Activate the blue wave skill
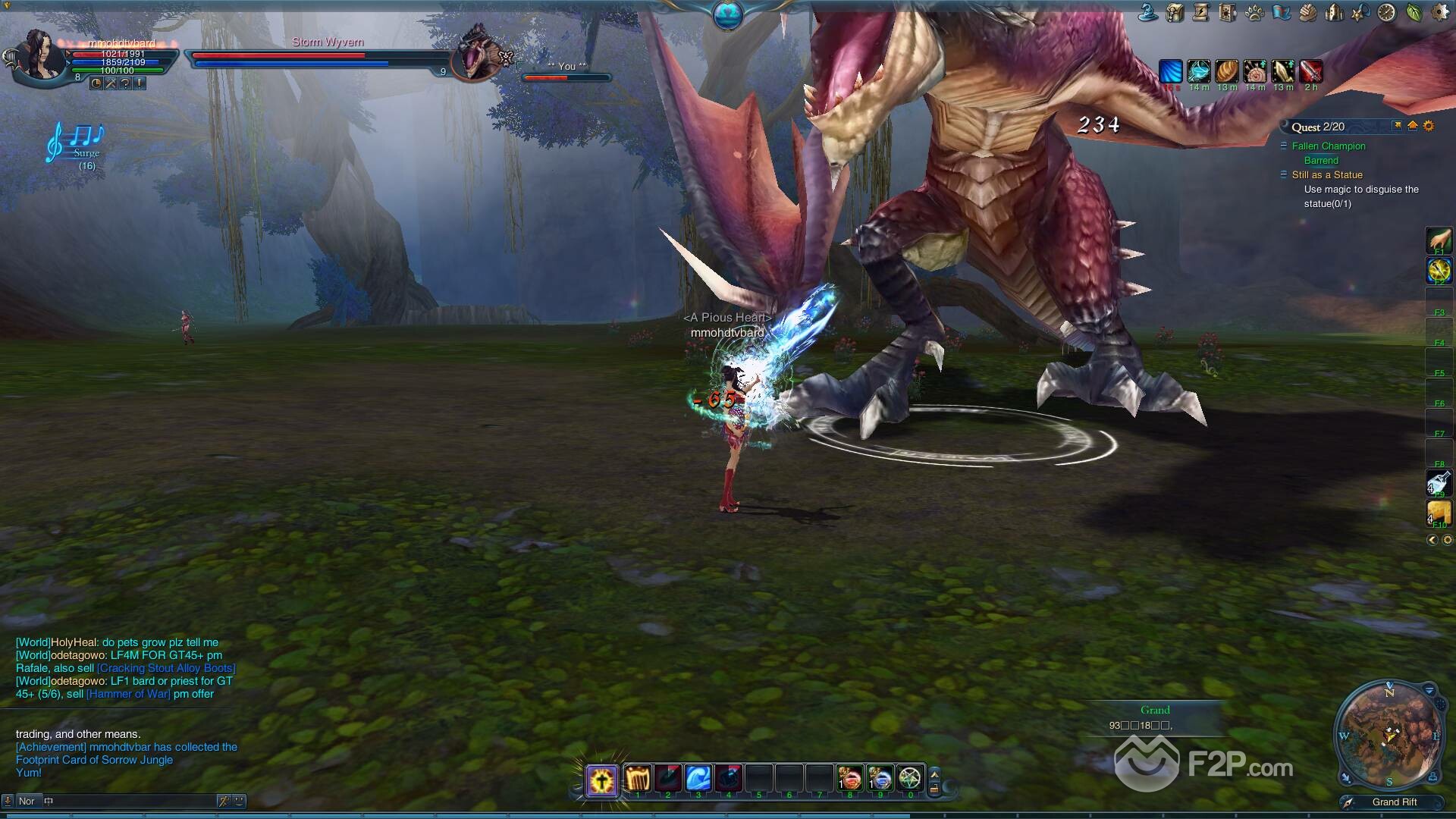The width and height of the screenshot is (1456, 819). tap(698, 779)
